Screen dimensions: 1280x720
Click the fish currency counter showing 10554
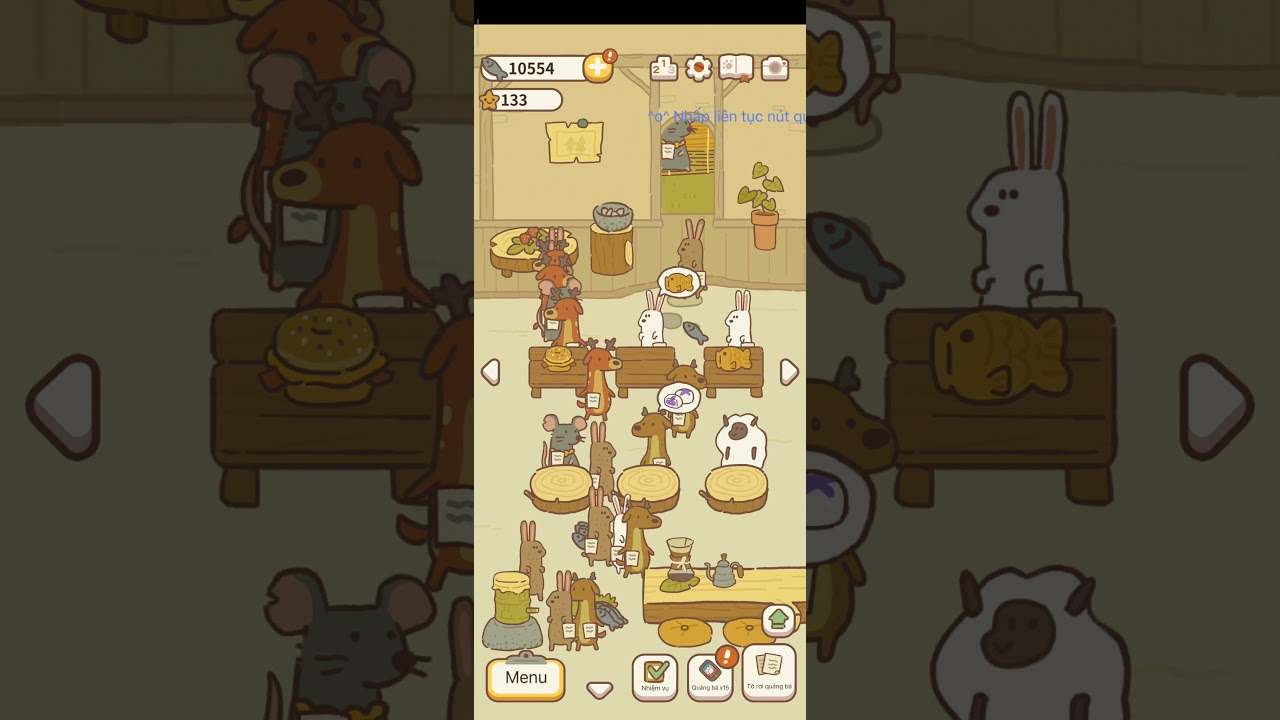tap(530, 68)
